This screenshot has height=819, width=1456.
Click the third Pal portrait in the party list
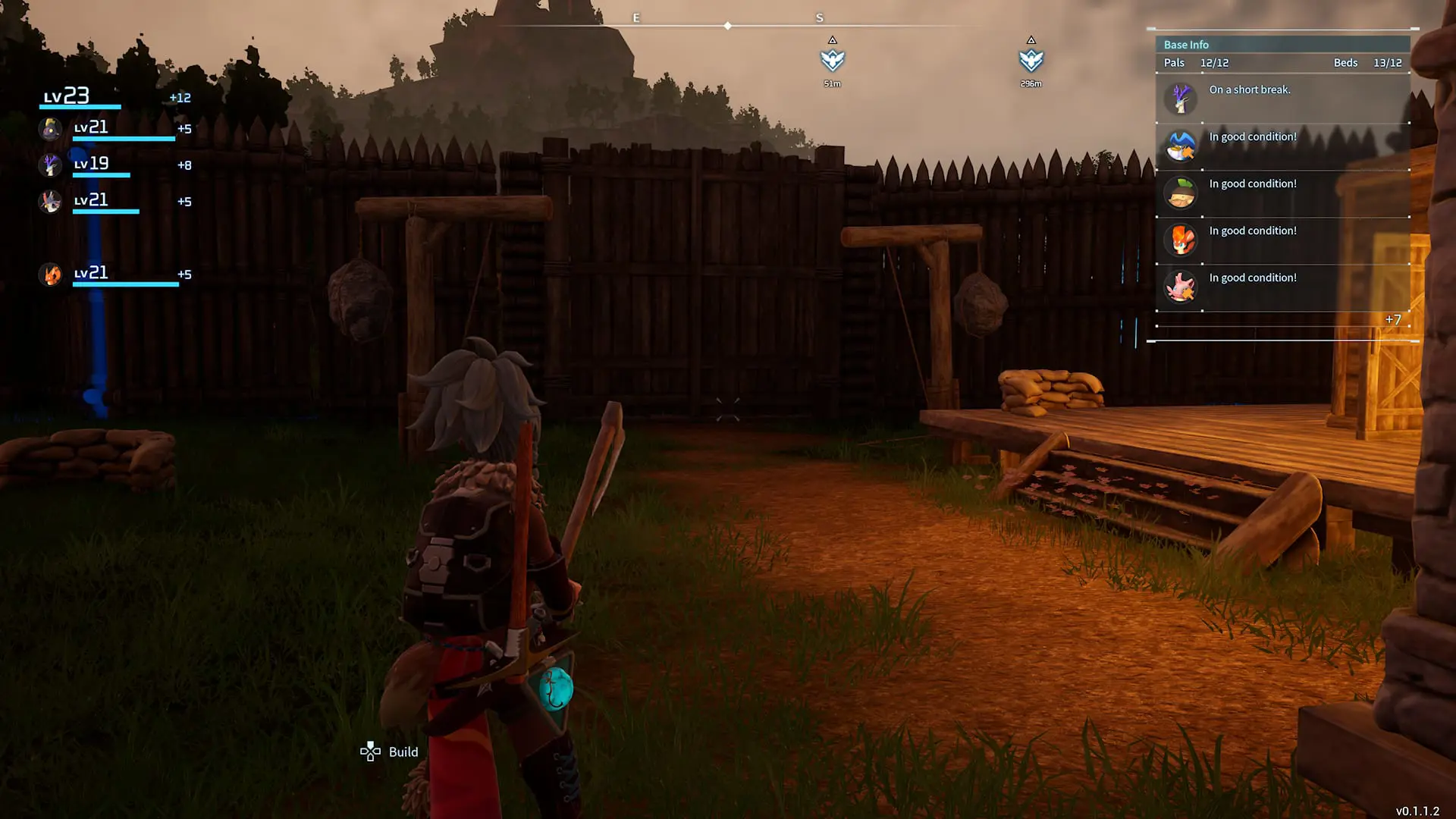click(50, 200)
